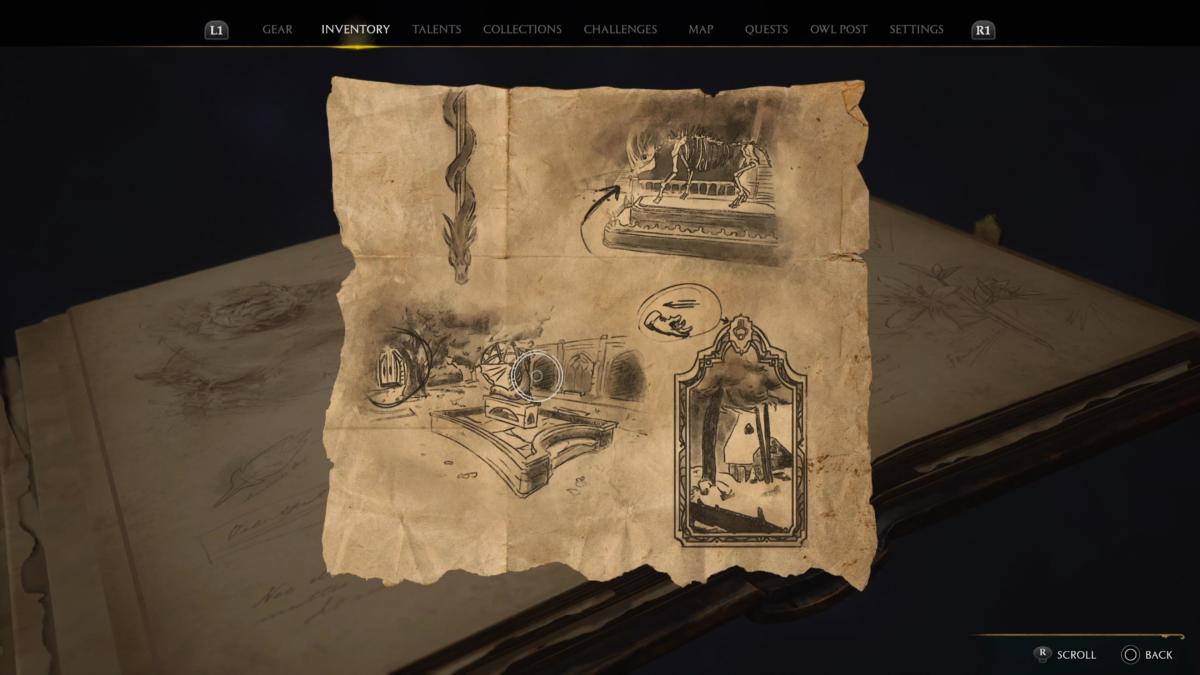Open the Owl Post tab

point(839,30)
